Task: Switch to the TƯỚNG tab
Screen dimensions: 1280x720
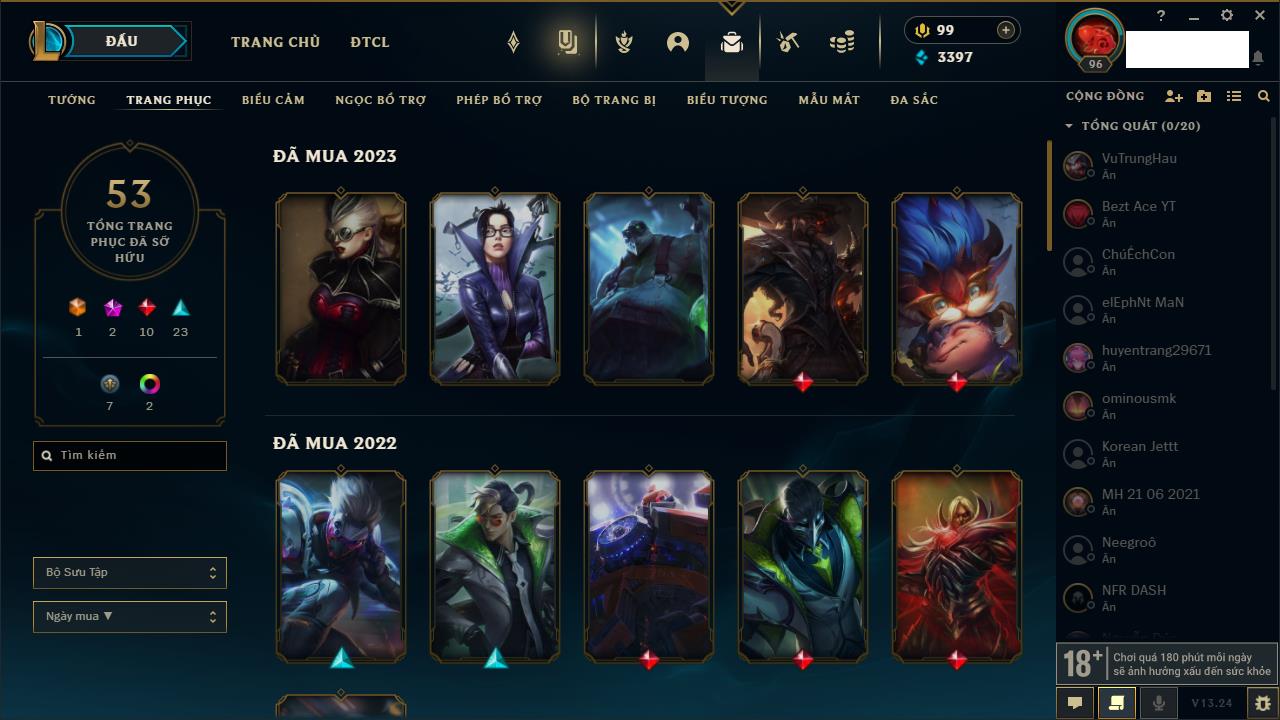Action: click(x=72, y=100)
